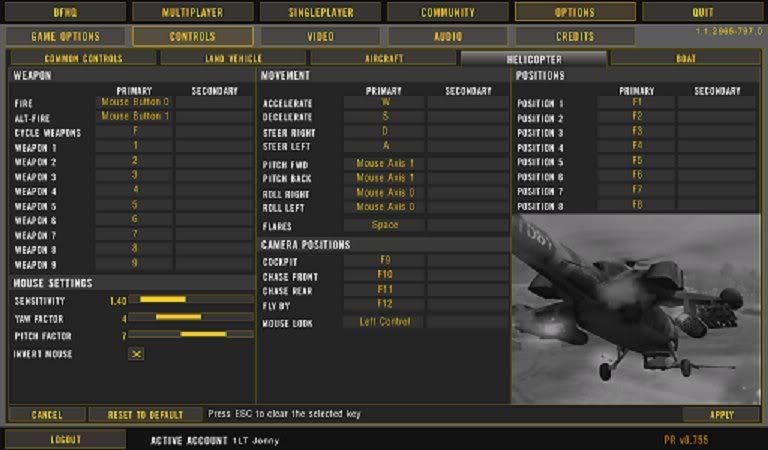The width and height of the screenshot is (768, 450).
Task: Select the Land Vehicle controls tab
Action: point(235,58)
